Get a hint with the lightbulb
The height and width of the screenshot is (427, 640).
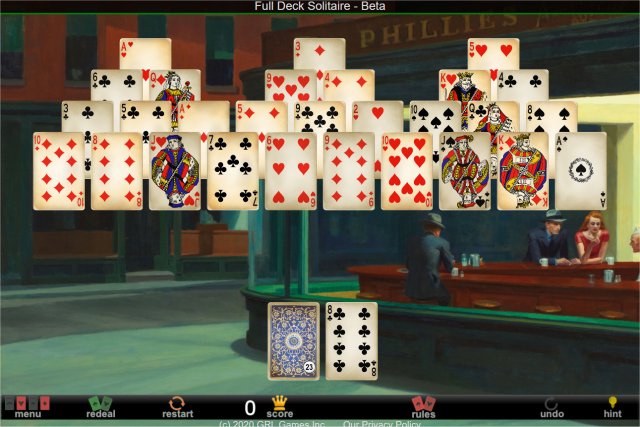612,407
